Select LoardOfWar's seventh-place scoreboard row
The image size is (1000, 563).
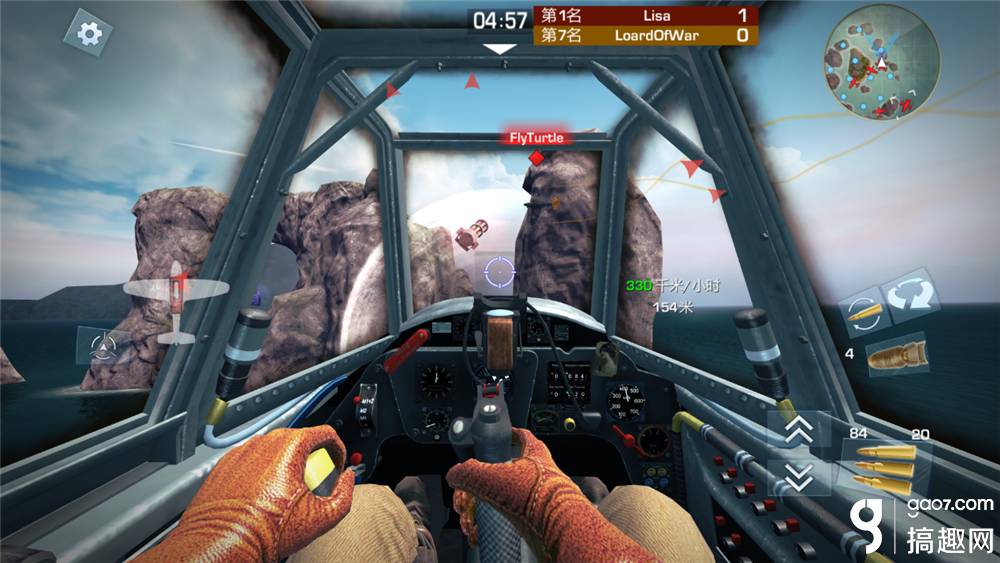coord(646,35)
